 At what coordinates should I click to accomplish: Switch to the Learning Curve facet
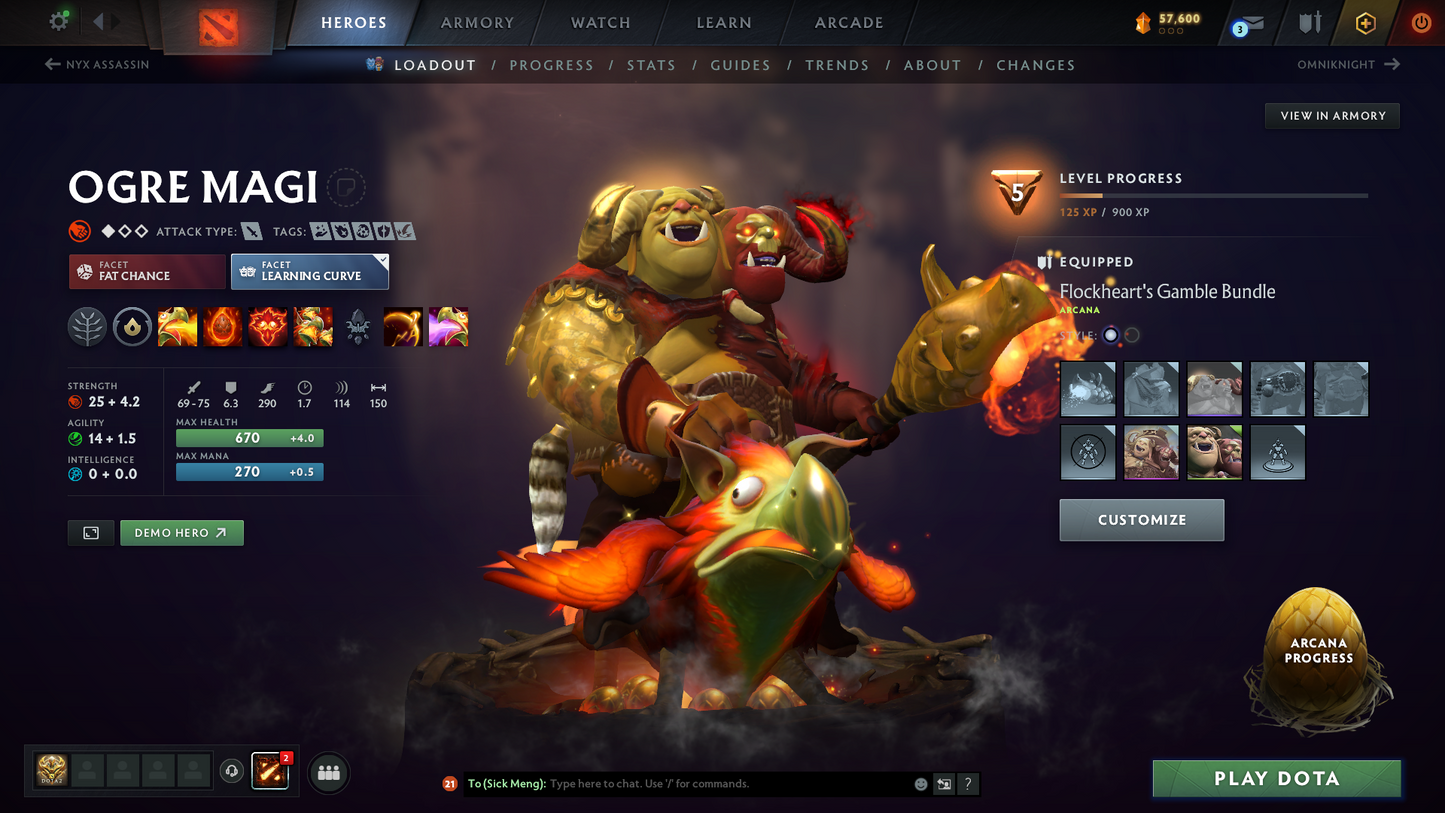[310, 271]
